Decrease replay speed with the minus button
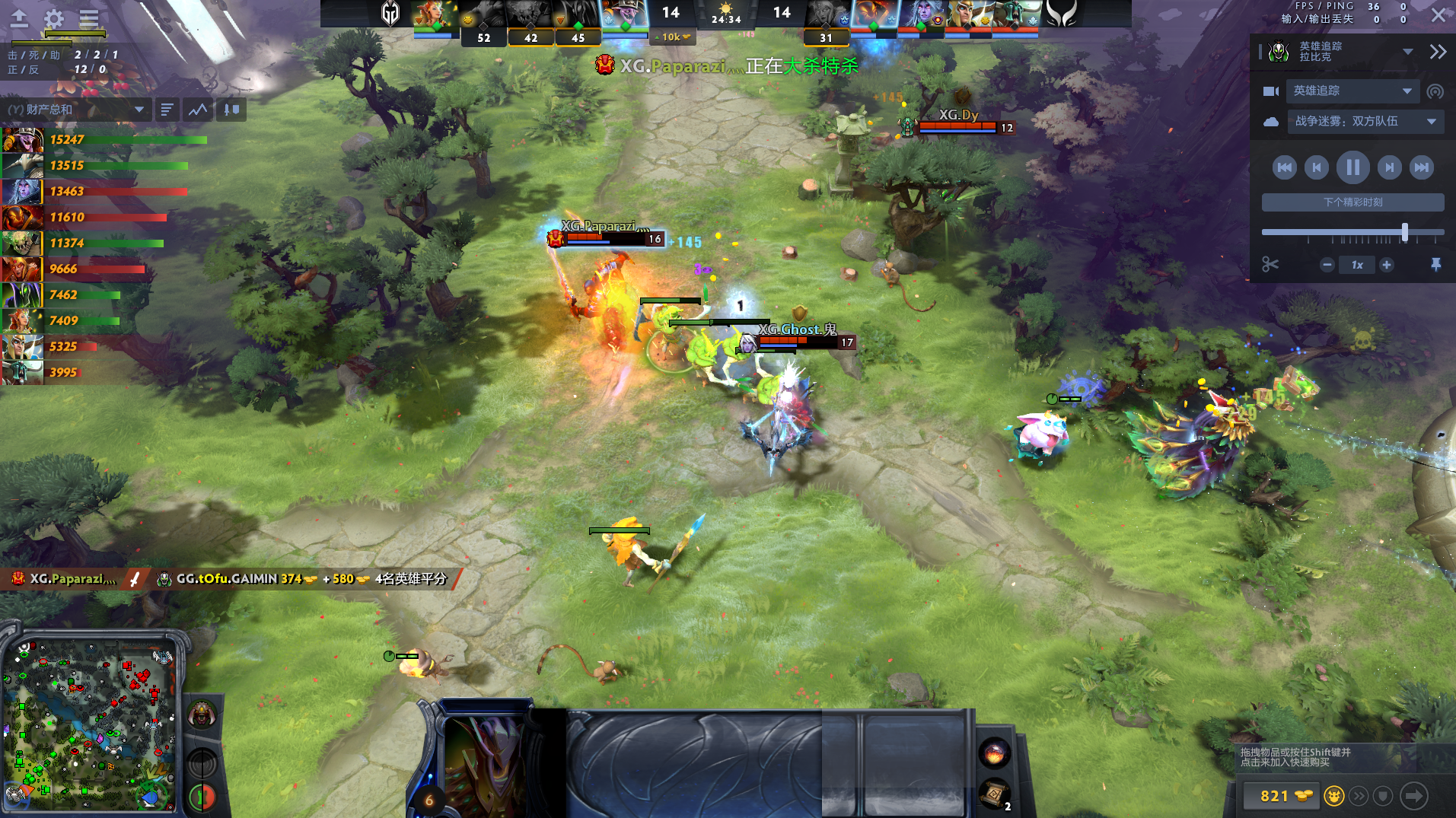Image resolution: width=1456 pixels, height=818 pixels. coord(1327,265)
